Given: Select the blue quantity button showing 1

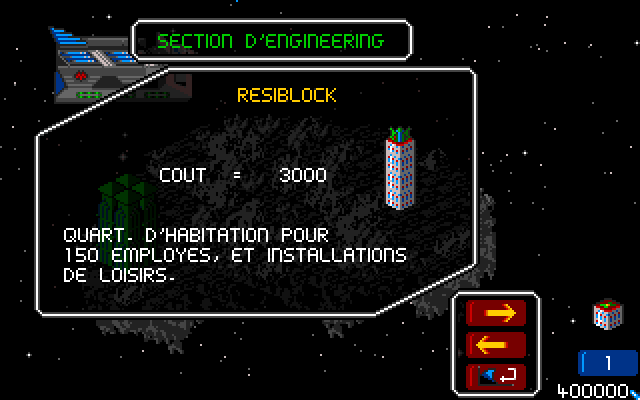Looking at the screenshot, I should 607,363.
